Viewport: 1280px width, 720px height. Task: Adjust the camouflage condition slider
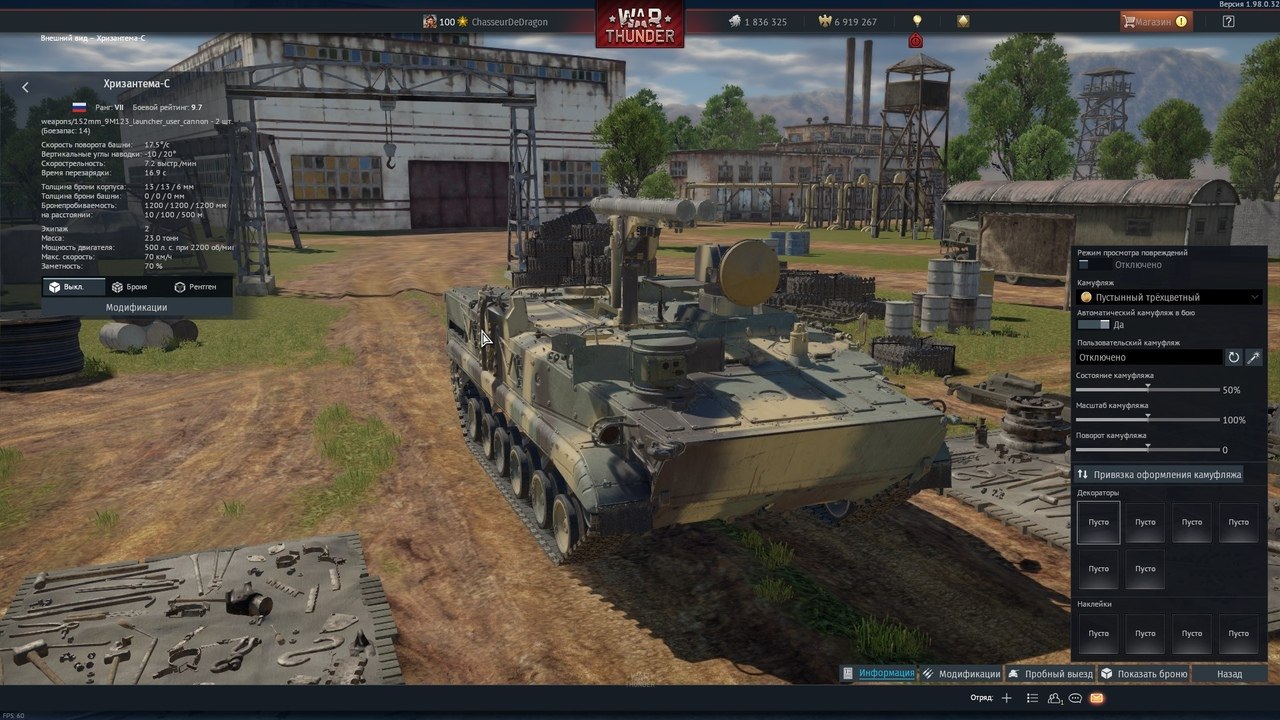coord(1148,389)
